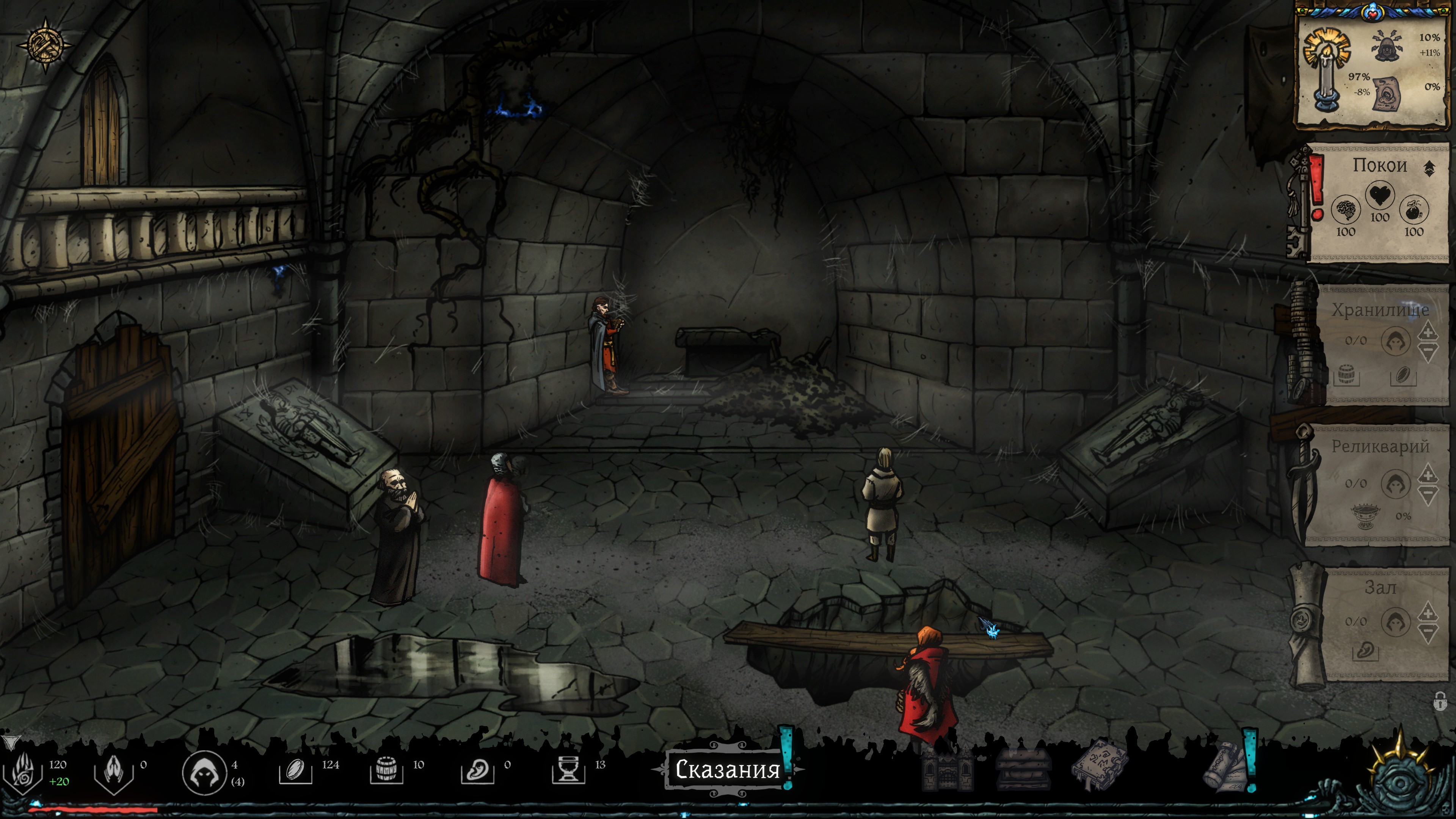Remove a cultist from Зал
1456x819 pixels.
click(x=1428, y=634)
